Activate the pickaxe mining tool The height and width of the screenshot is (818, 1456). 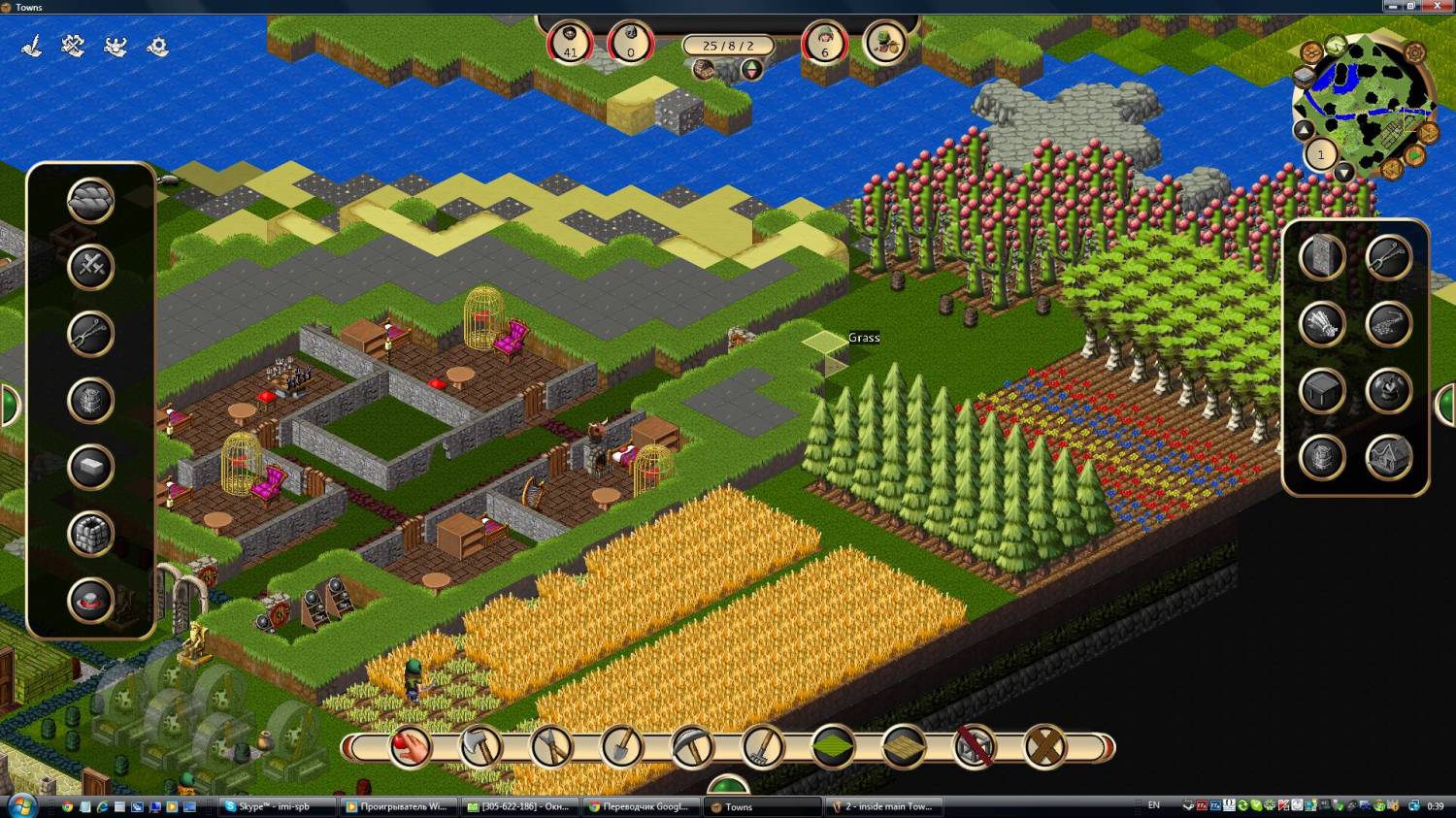pos(693,747)
